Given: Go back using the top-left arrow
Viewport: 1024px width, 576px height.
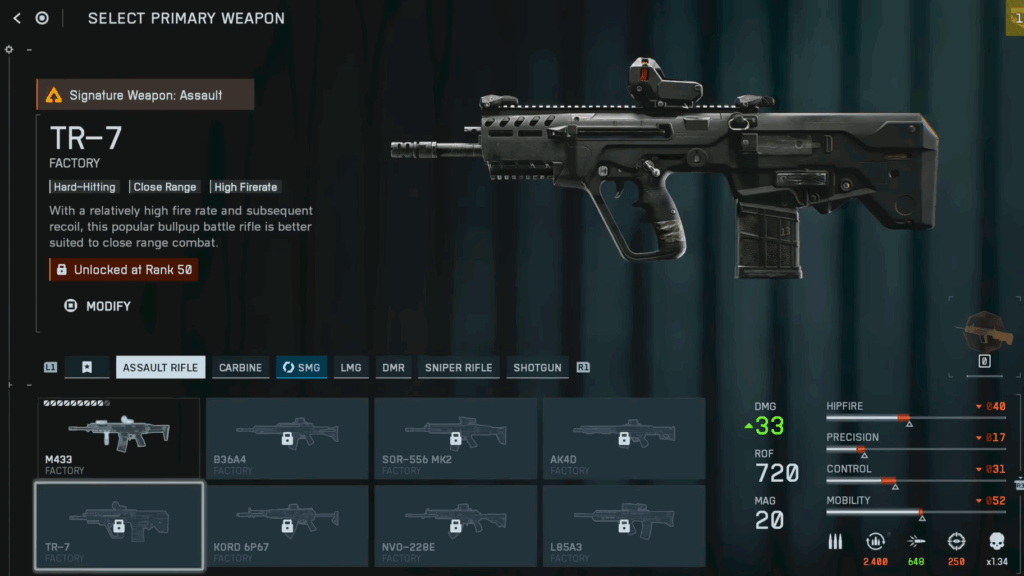Looking at the screenshot, I should pyautogui.click(x=16, y=18).
